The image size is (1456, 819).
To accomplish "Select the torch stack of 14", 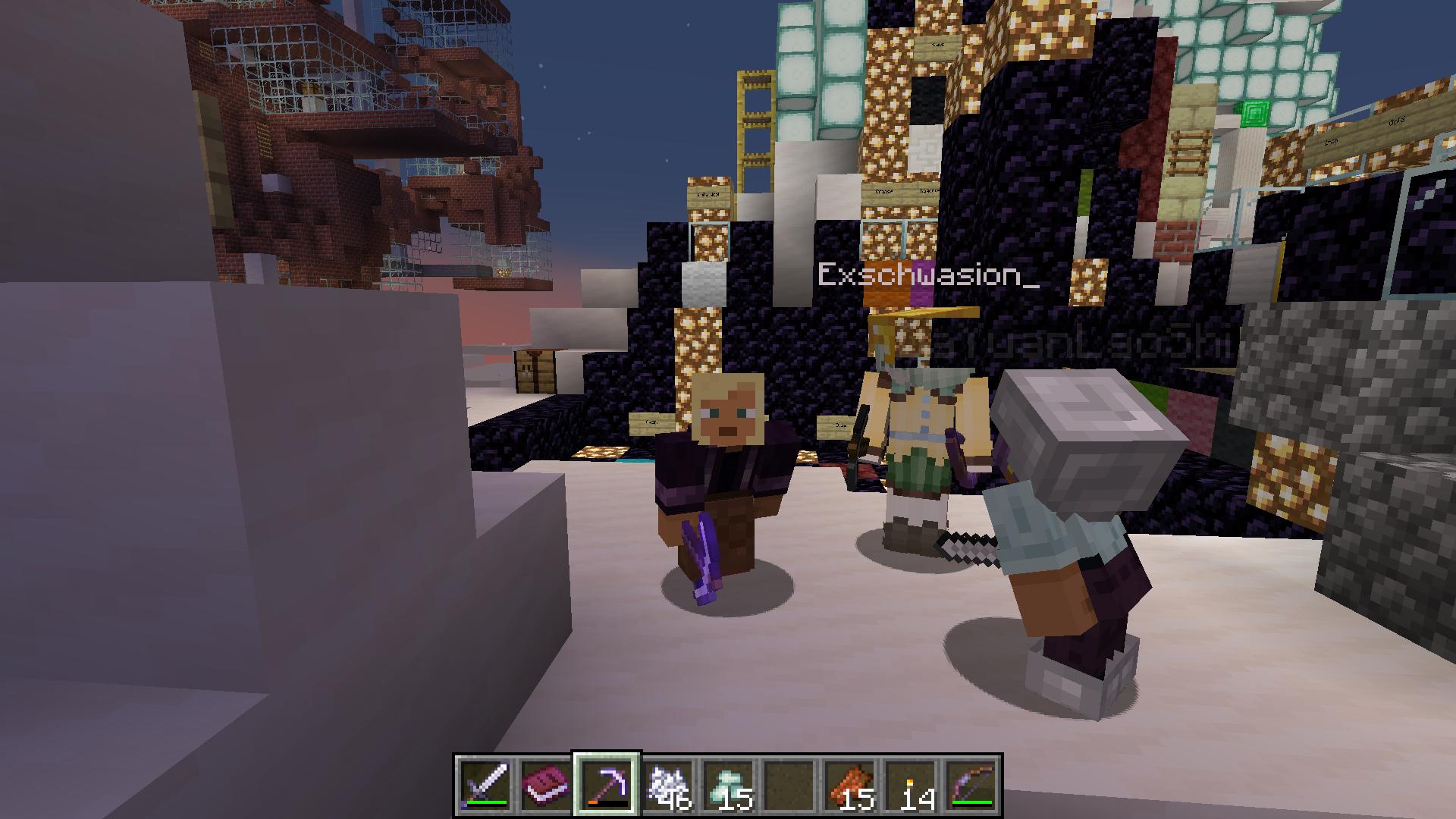I will point(910,785).
